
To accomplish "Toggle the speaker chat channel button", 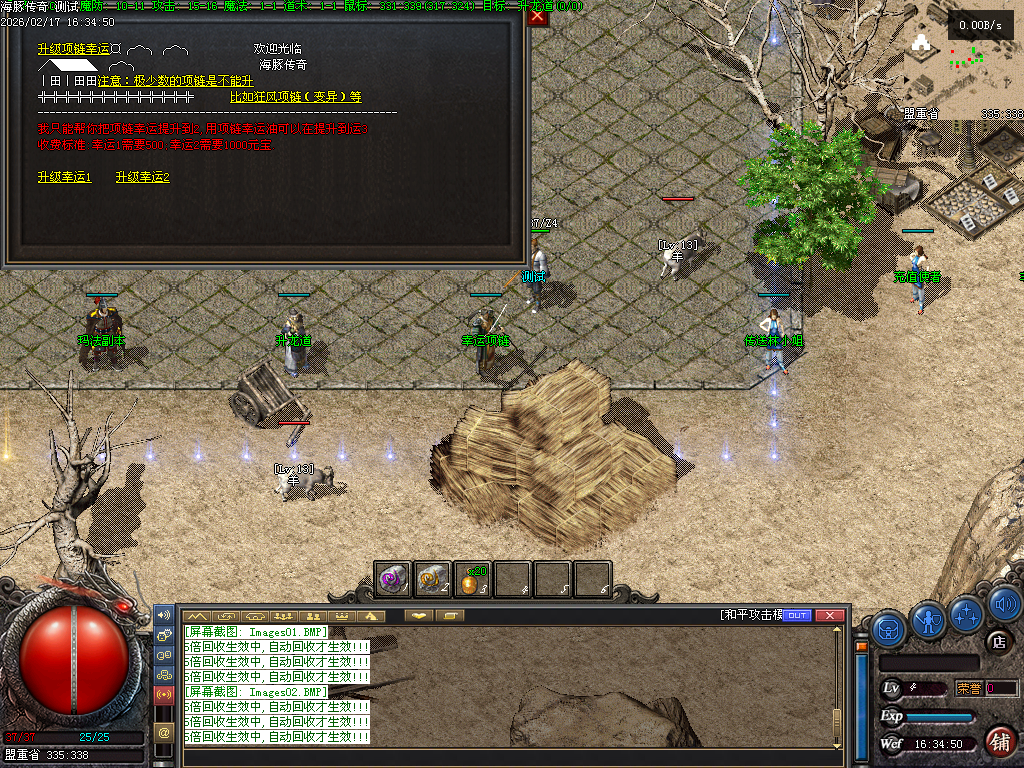I will (x=164, y=614).
